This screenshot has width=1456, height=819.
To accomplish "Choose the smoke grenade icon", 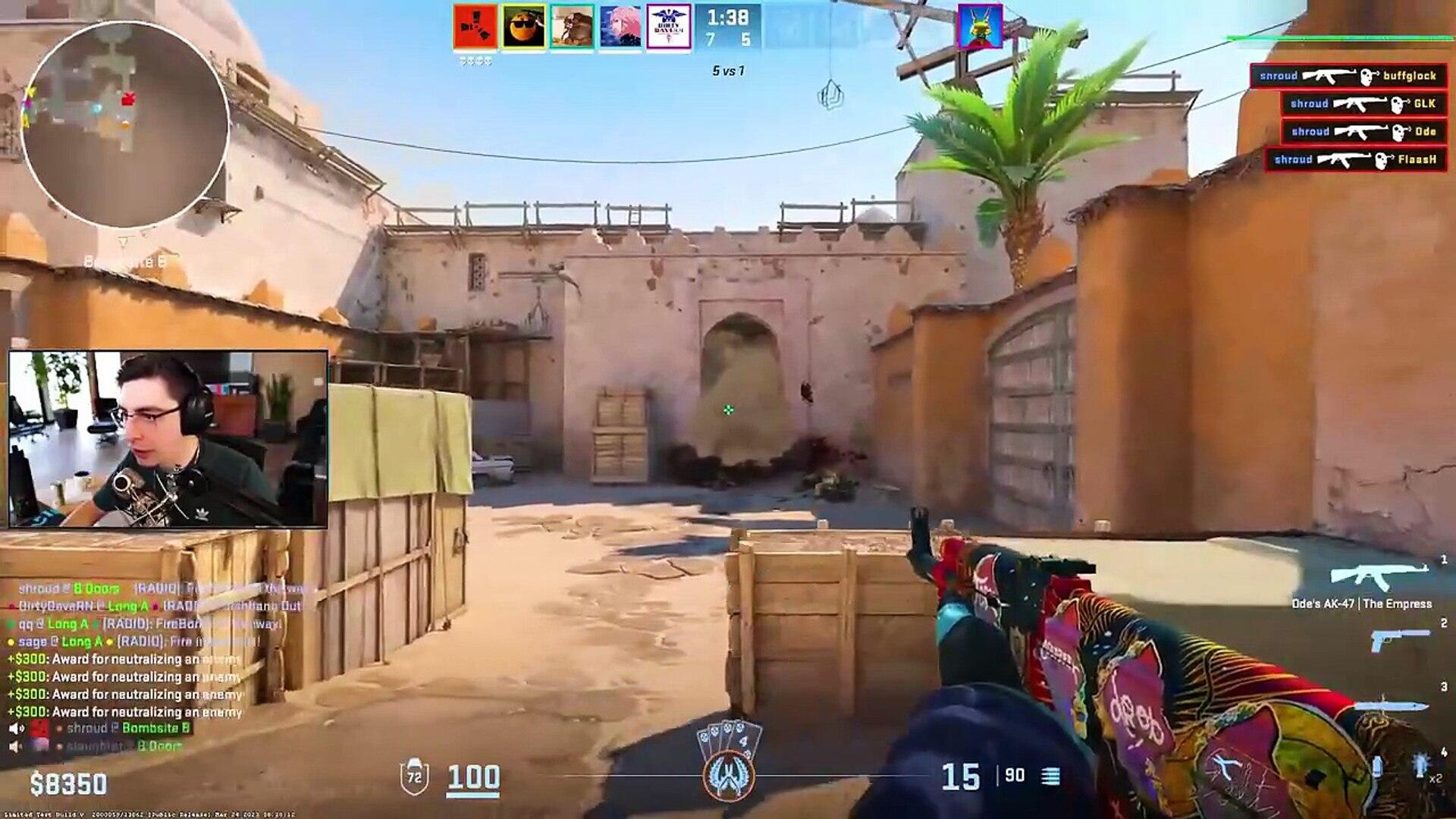I will coord(1377,766).
